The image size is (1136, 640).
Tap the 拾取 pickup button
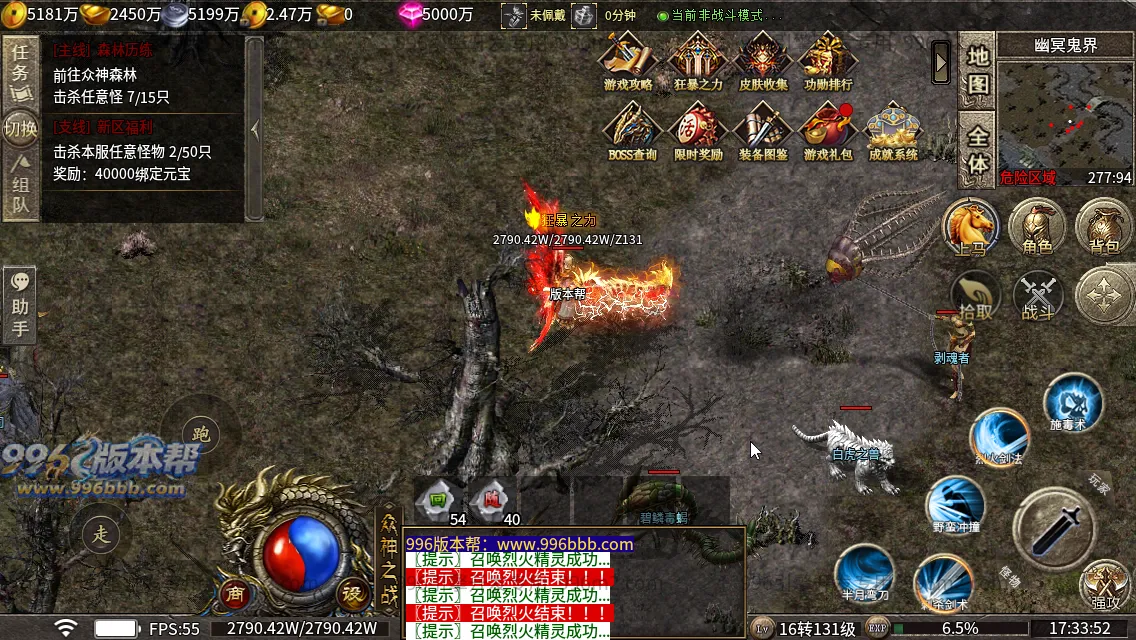point(976,295)
